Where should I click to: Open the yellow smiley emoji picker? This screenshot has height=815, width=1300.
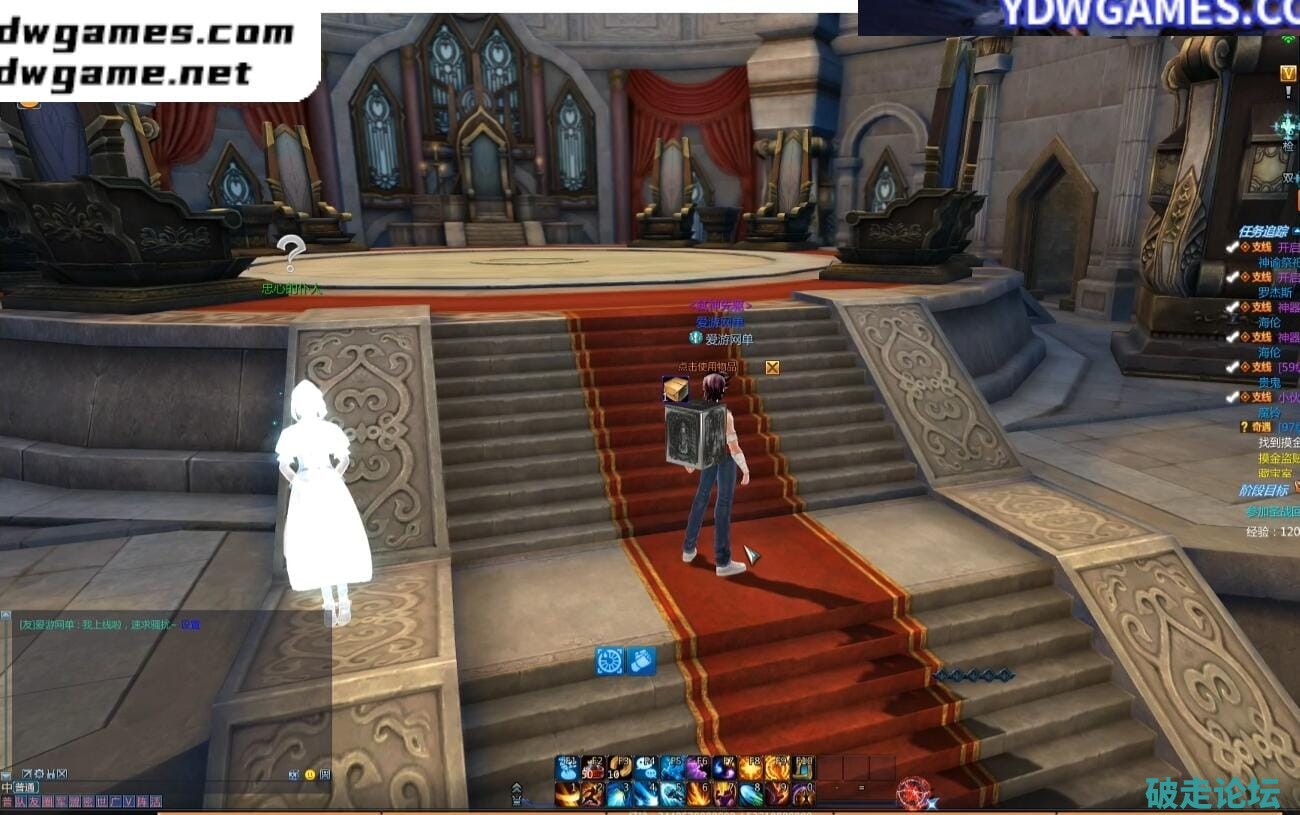point(310,774)
